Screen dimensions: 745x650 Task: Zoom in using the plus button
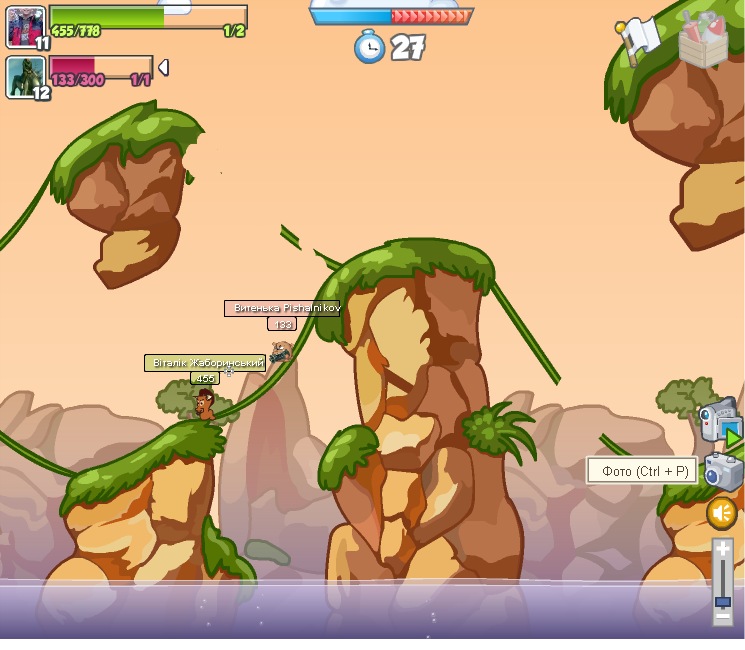722,549
